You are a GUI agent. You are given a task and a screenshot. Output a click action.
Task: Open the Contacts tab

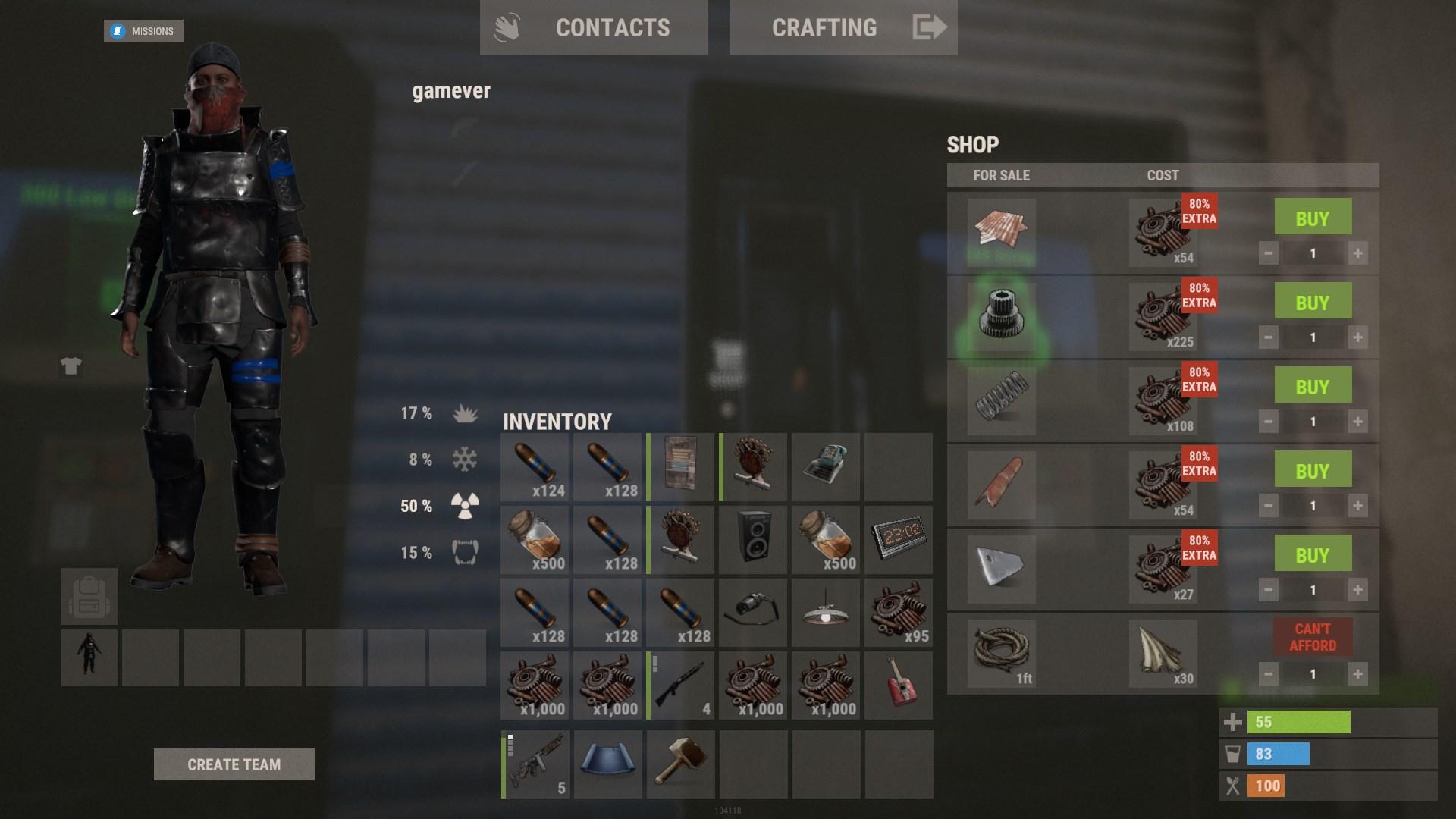click(593, 28)
